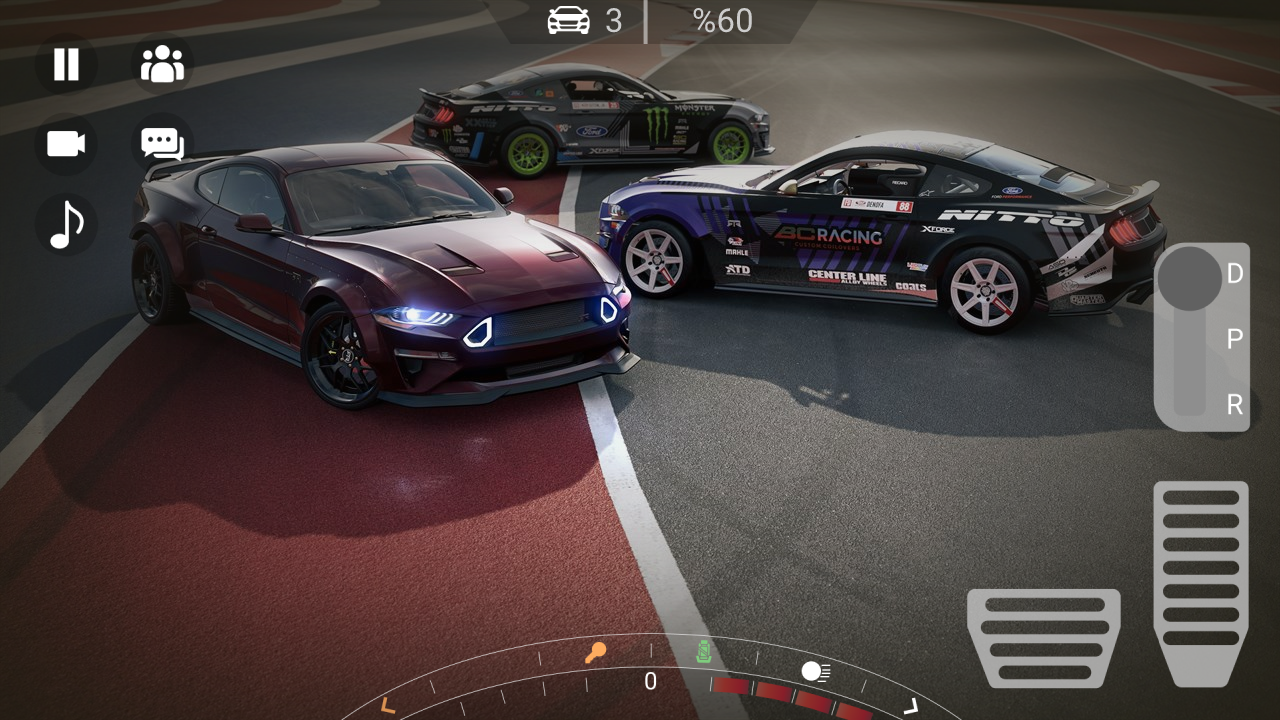Pause the game
Image resolution: width=1280 pixels, height=720 pixels.
(66, 64)
